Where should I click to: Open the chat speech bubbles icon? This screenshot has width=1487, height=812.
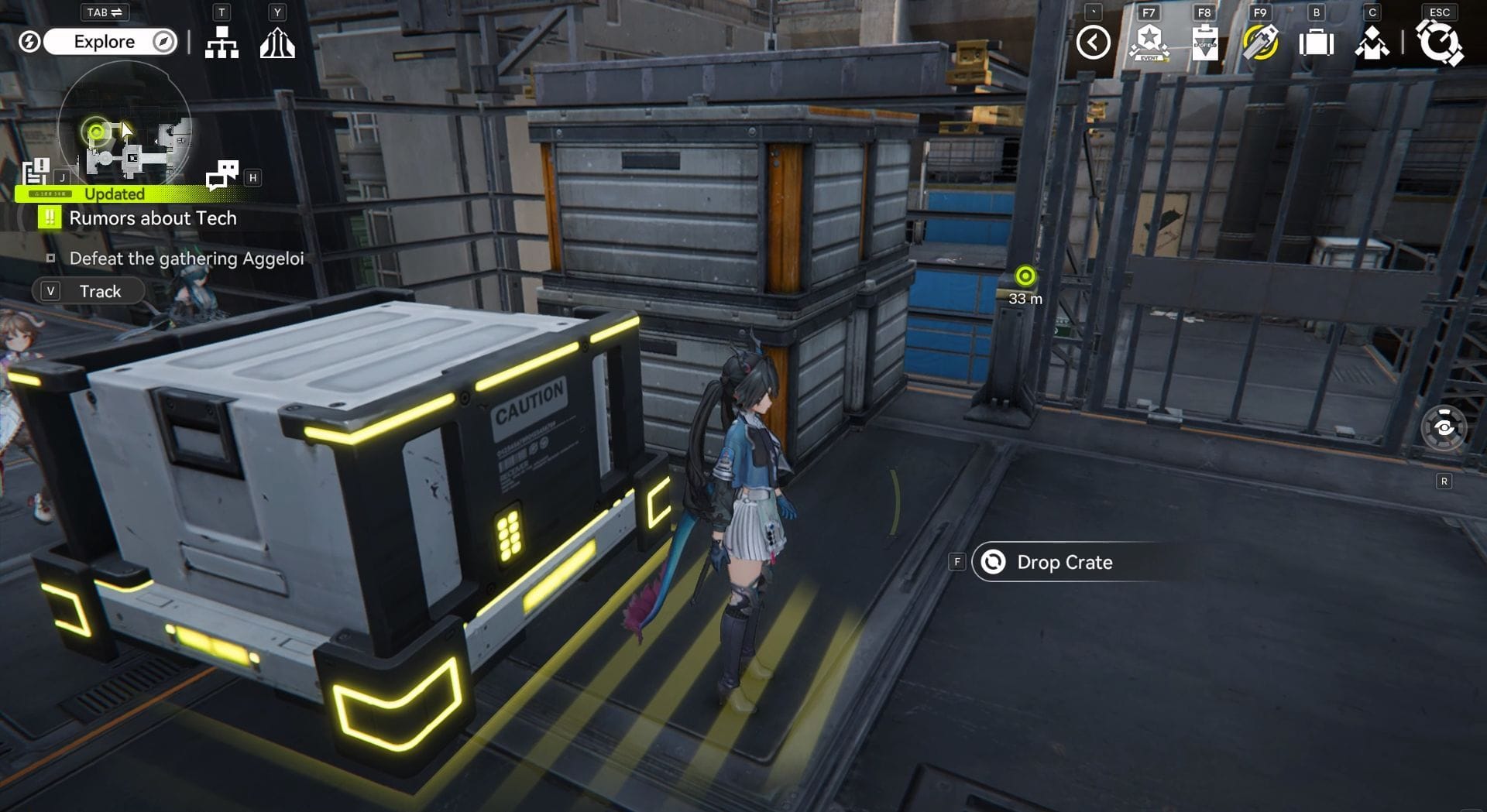[x=222, y=175]
